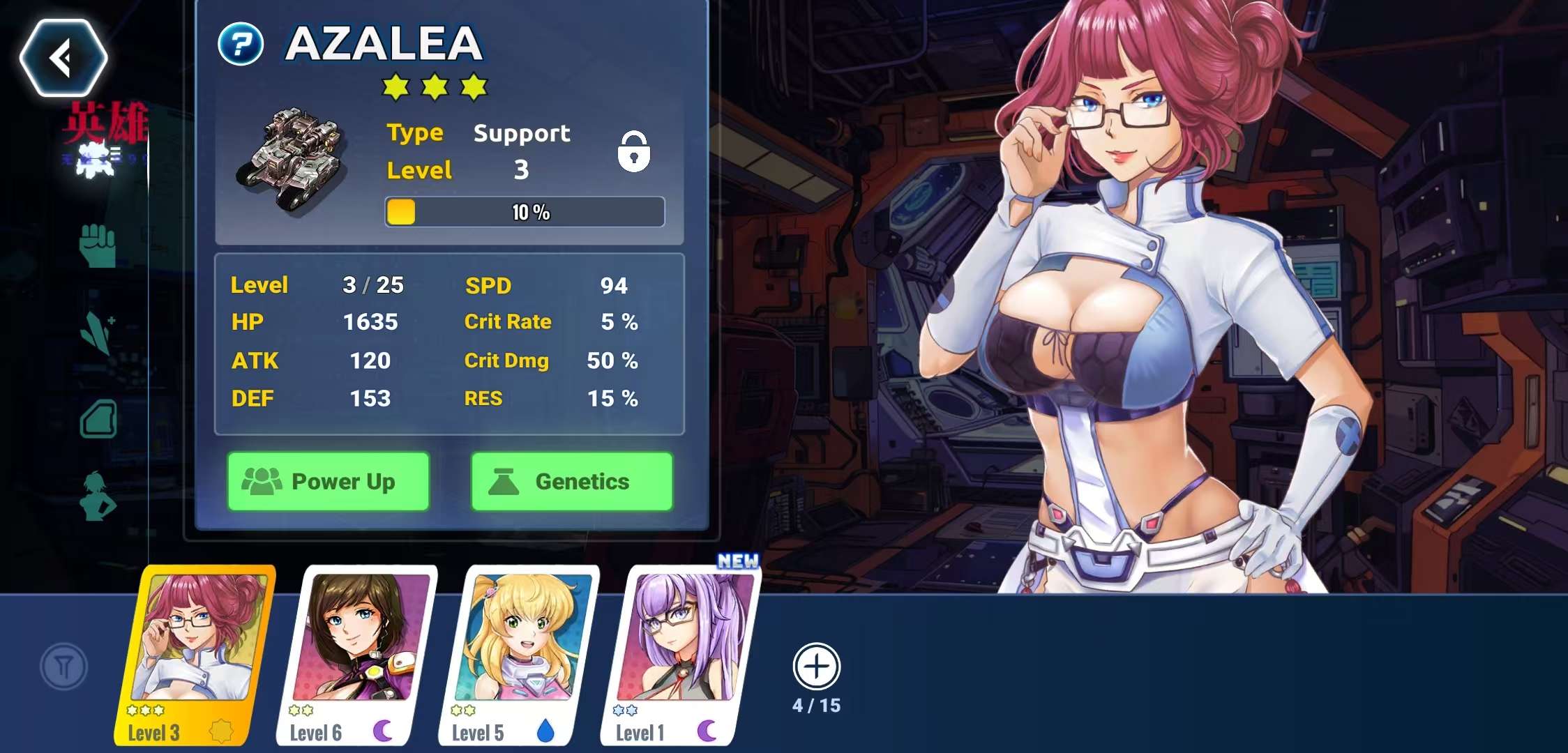
Task: Open the character silhouette side tab
Action: pos(98,496)
